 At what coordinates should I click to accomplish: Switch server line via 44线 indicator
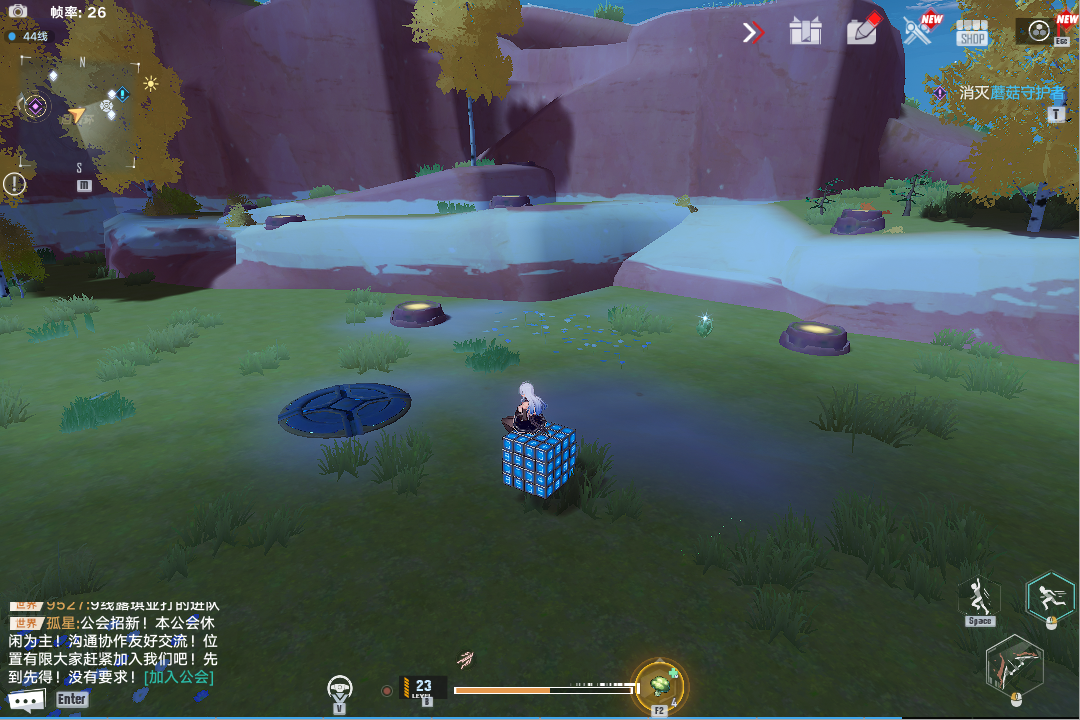click(x=29, y=36)
